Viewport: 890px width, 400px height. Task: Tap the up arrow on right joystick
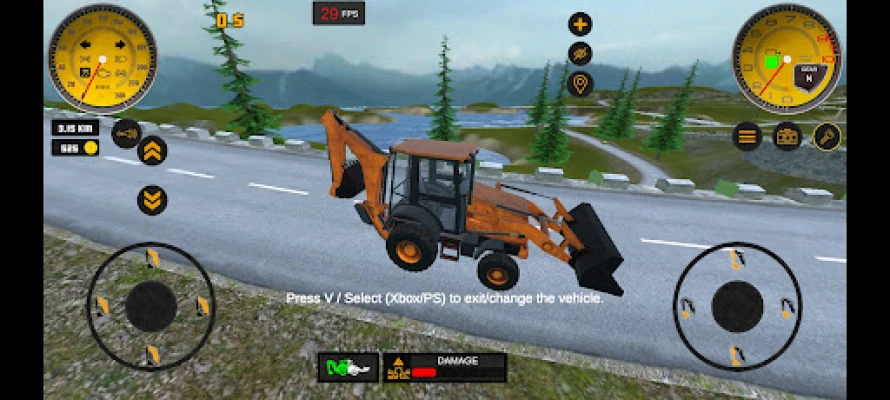click(737, 261)
